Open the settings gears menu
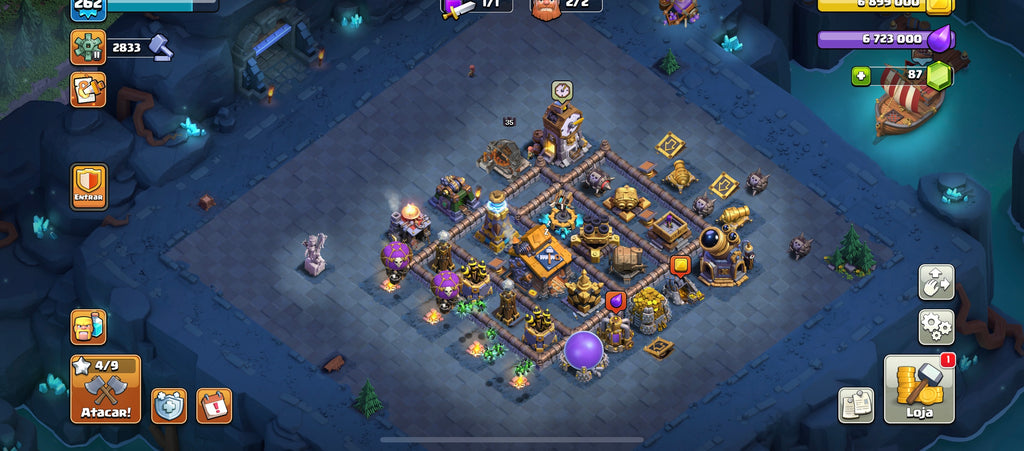This screenshot has height=451, width=1024. tap(936, 327)
